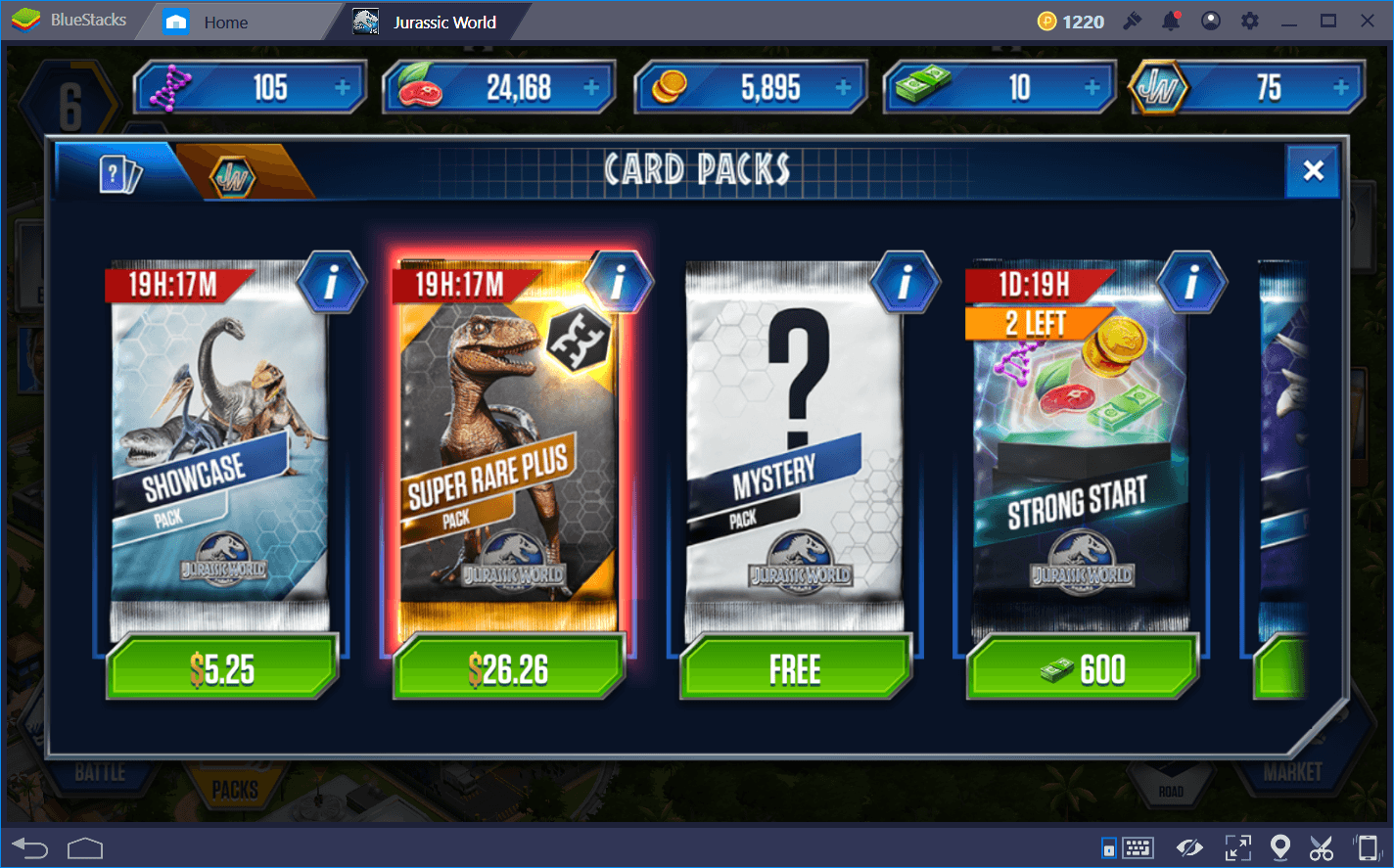Open BlueStacks theme customization paintbrush
Image resolution: width=1394 pixels, height=868 pixels.
point(1133,21)
